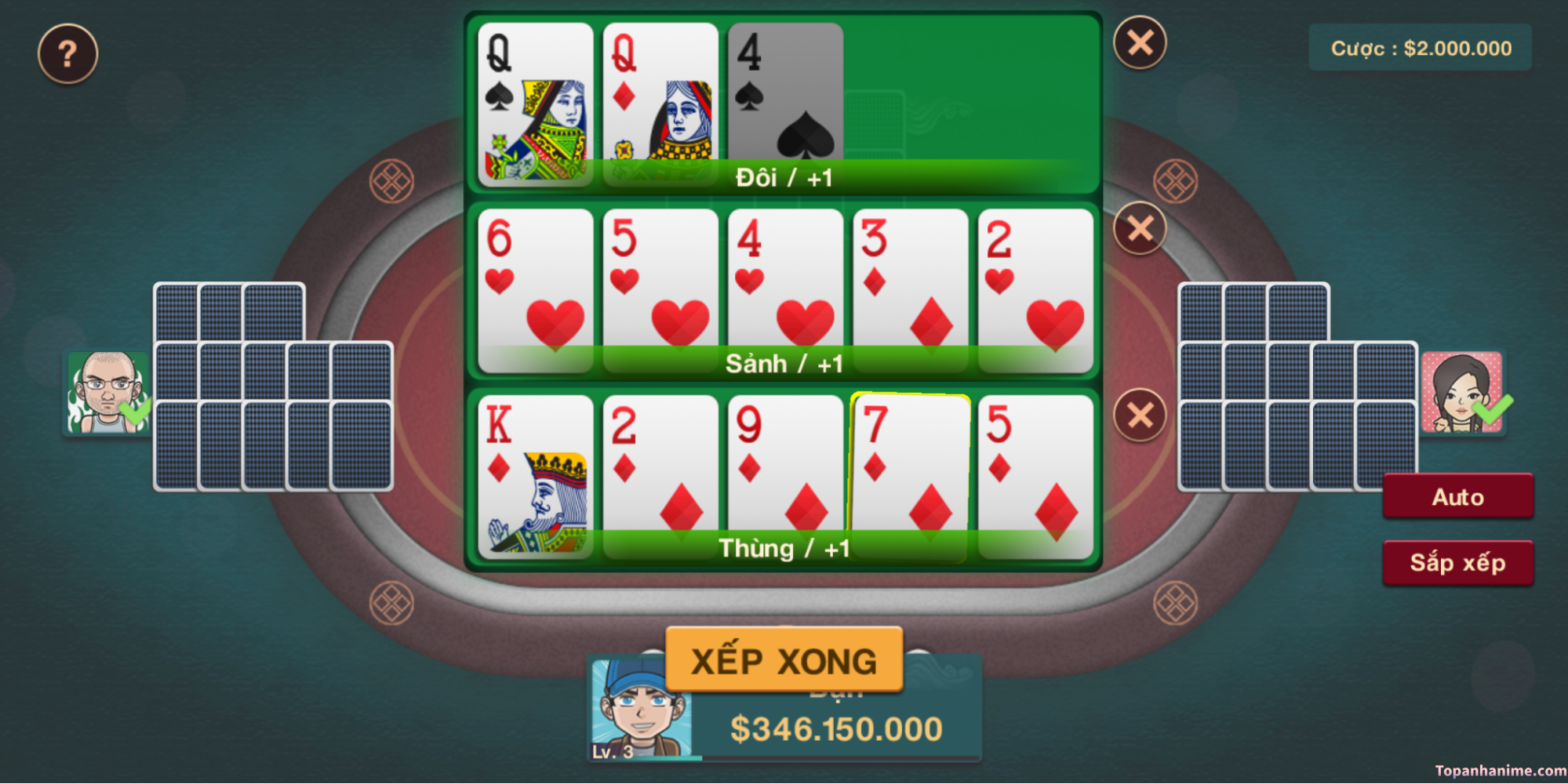Image resolution: width=1568 pixels, height=784 pixels.
Task: Click the Sắp xếp sort button
Action: coord(1457,562)
